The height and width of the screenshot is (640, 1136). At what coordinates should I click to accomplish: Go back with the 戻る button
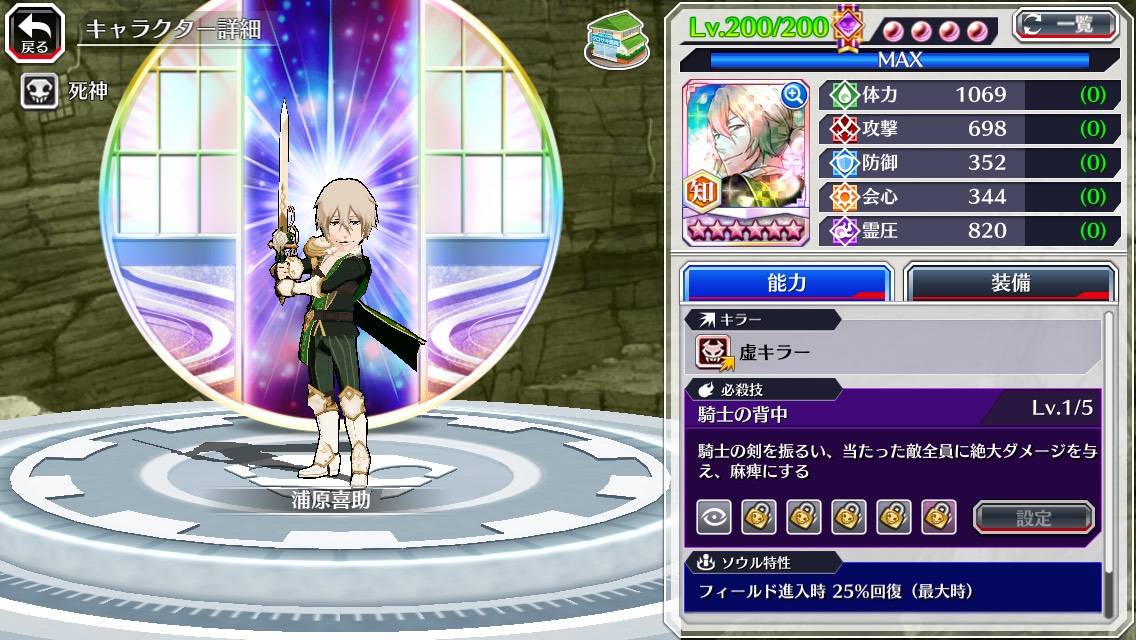point(35,33)
